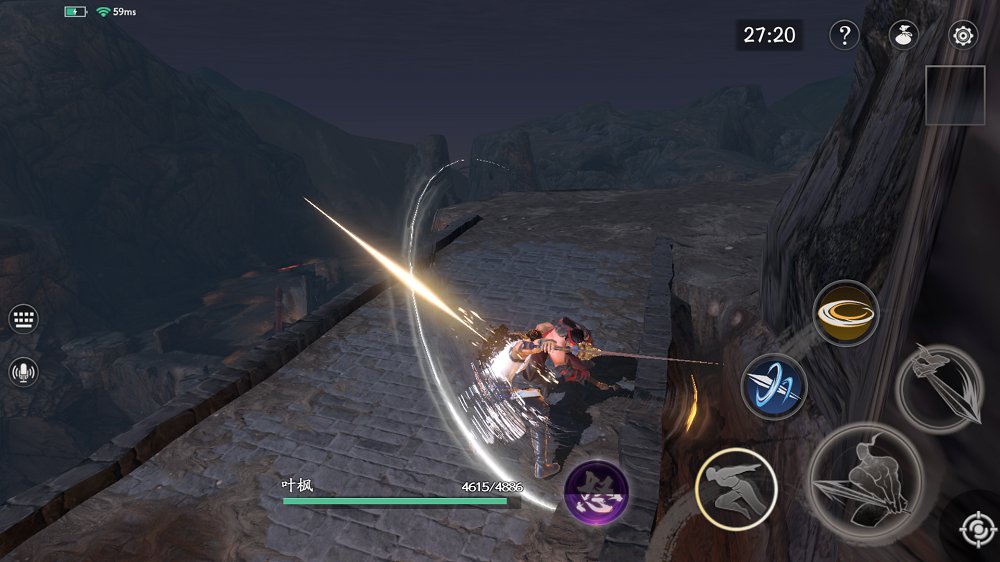The width and height of the screenshot is (1000, 562).
Task: Toggle the microphone voice chat button
Action: pyautogui.click(x=23, y=372)
